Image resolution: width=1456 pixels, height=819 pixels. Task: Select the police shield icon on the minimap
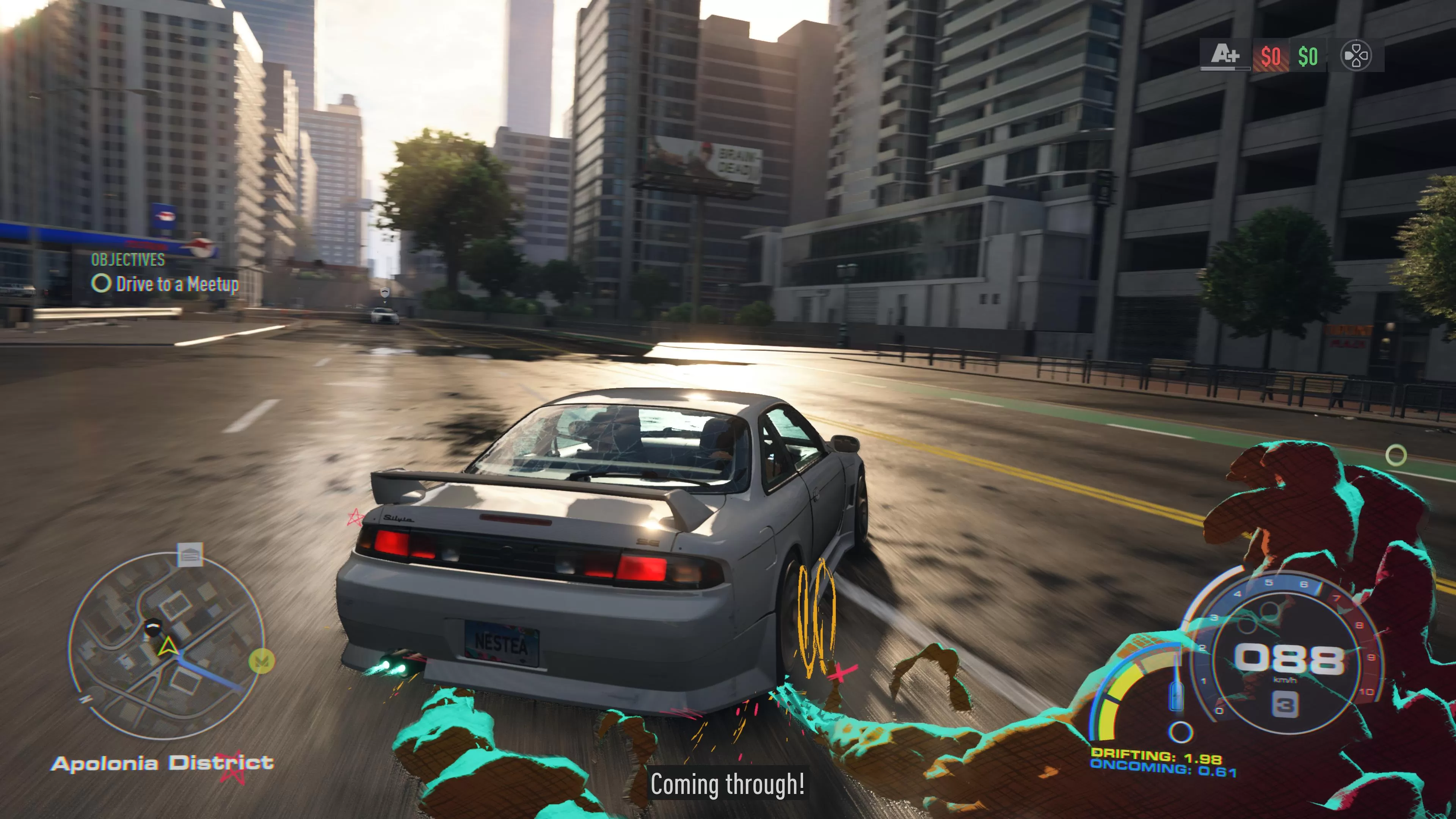click(152, 628)
